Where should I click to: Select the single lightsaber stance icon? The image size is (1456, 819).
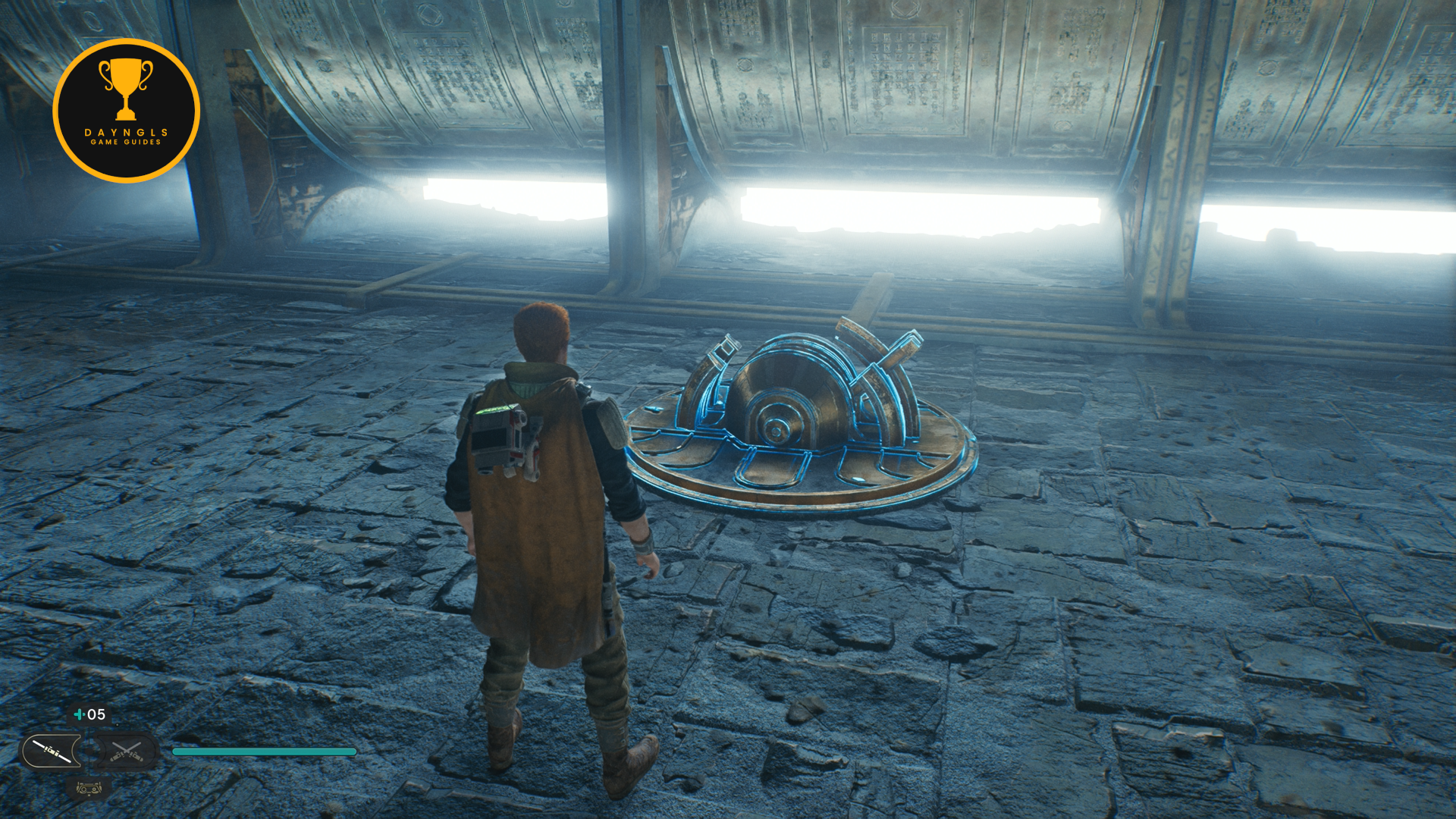pos(52,752)
